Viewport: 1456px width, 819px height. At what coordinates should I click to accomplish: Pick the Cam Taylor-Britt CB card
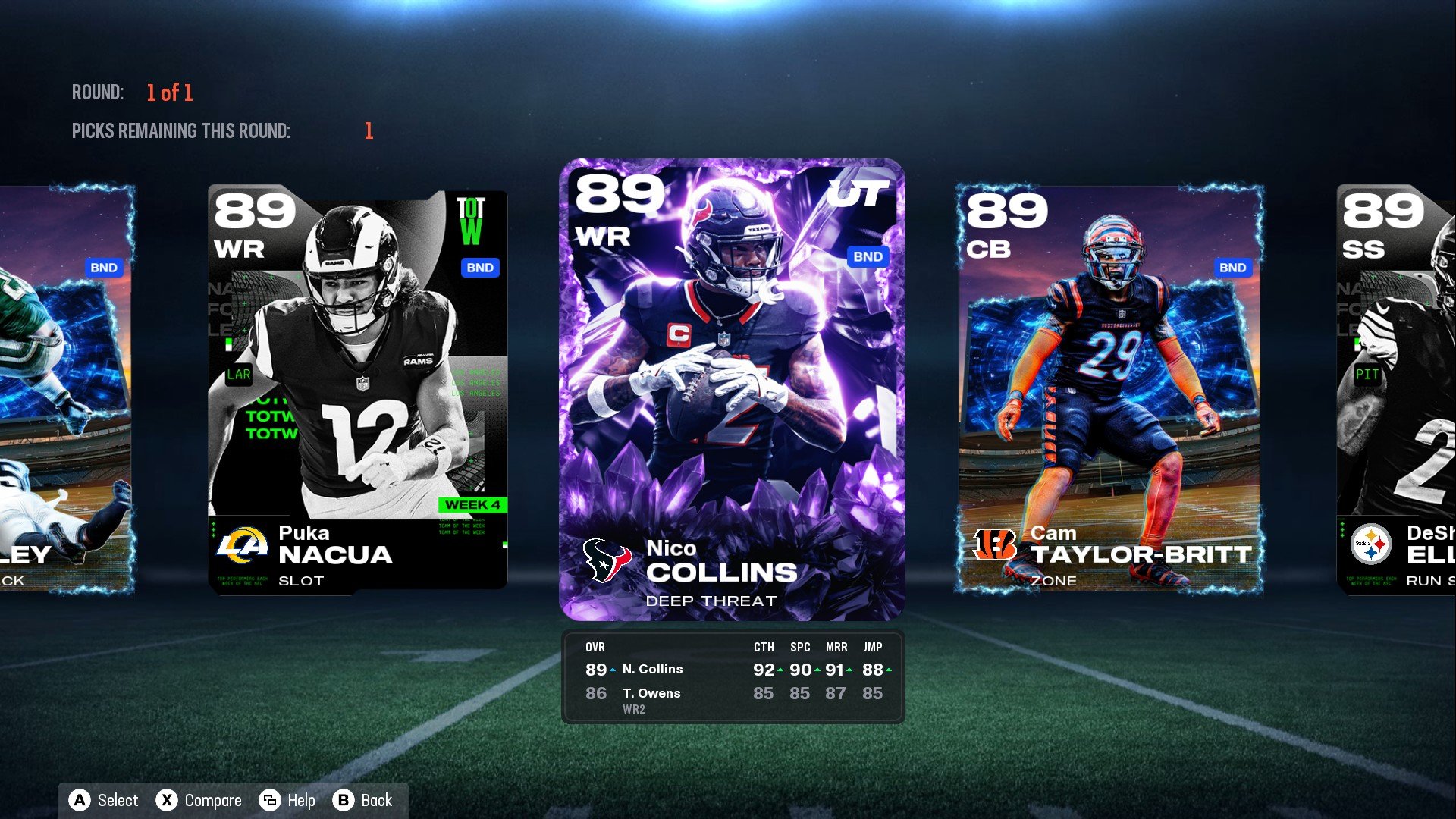point(1109,389)
